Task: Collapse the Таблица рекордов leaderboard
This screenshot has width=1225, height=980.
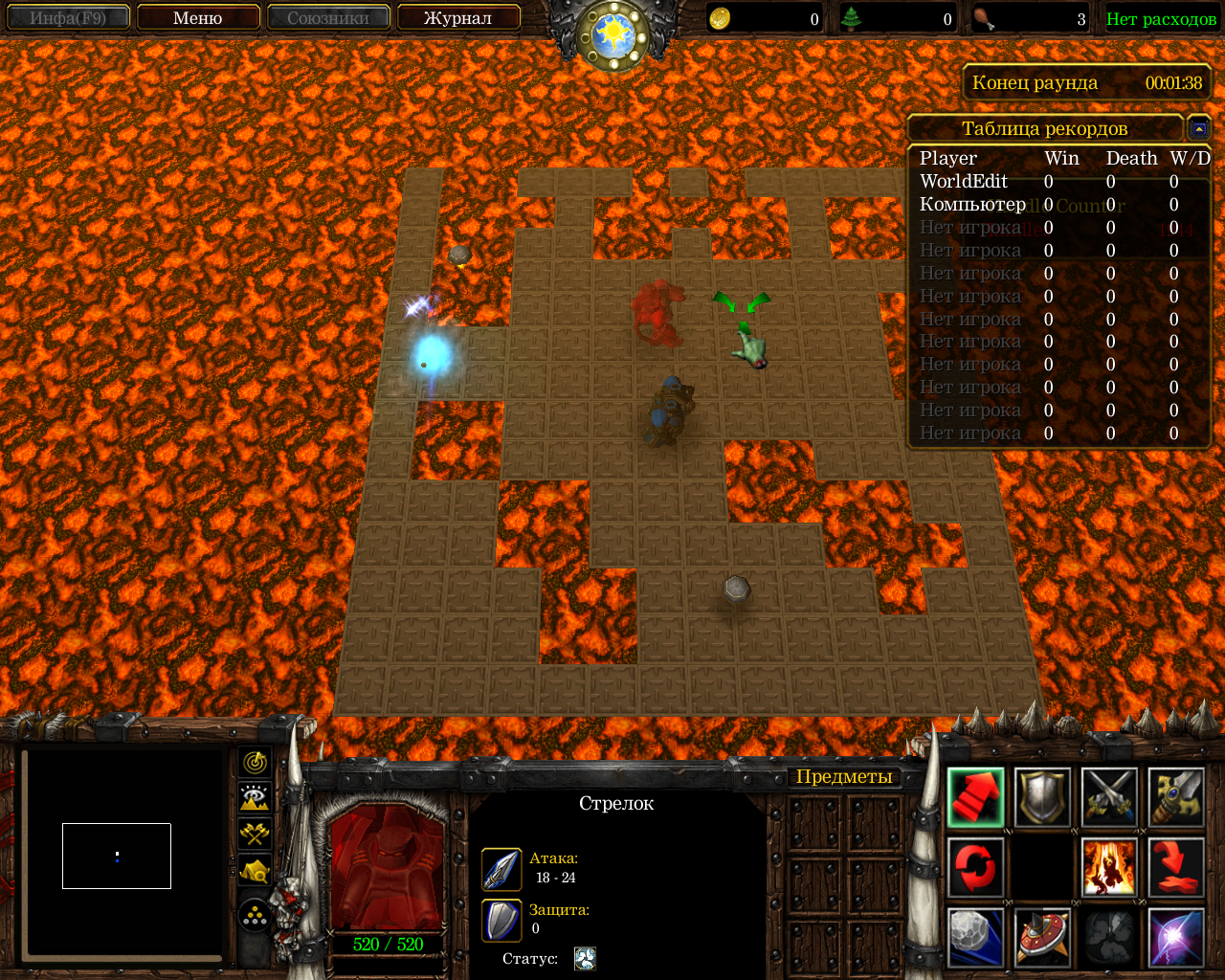Action: pos(1198,128)
